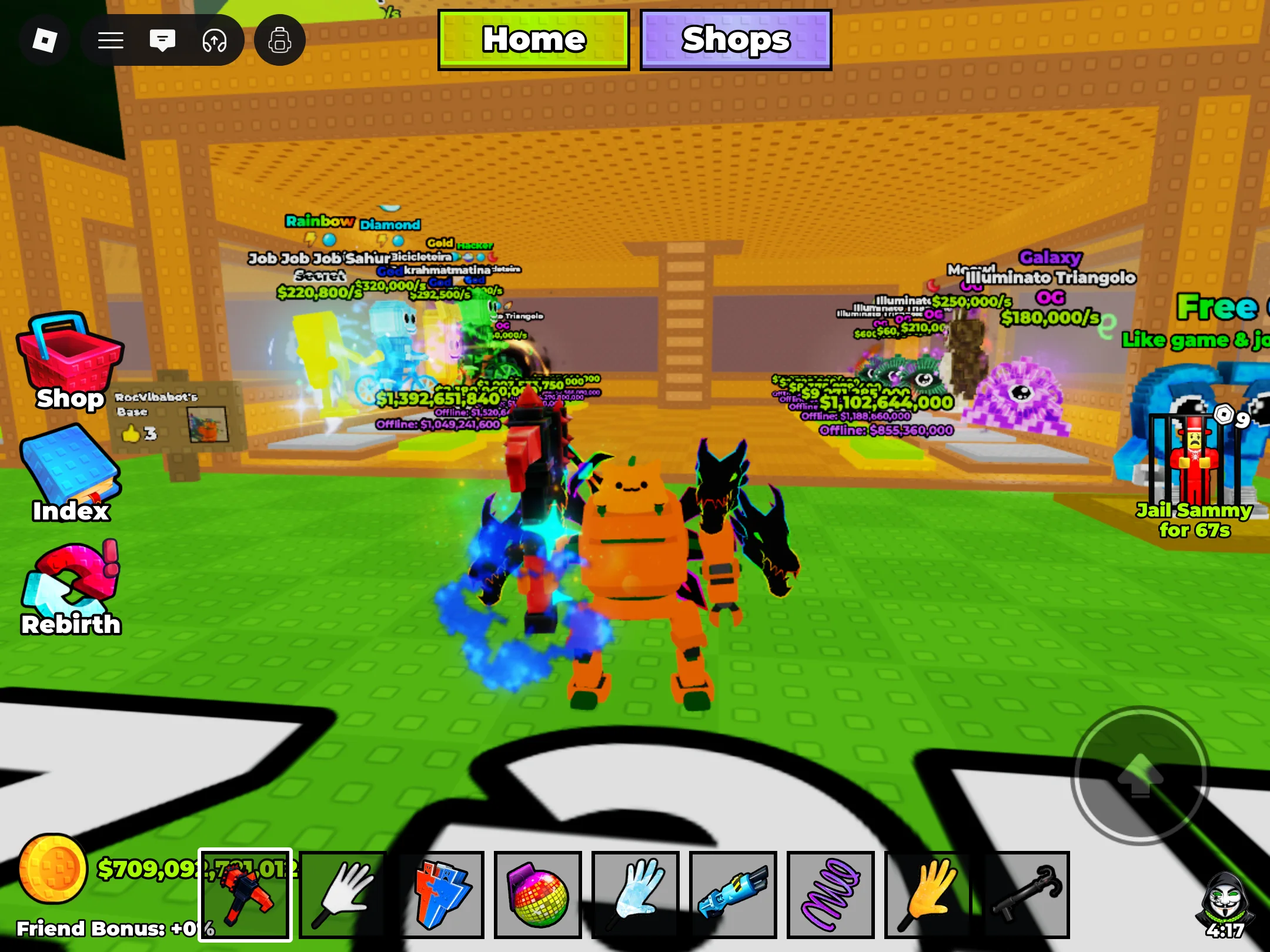1270x952 pixels.
Task: Click the Rebirth arrows icon
Action: [x=71, y=582]
